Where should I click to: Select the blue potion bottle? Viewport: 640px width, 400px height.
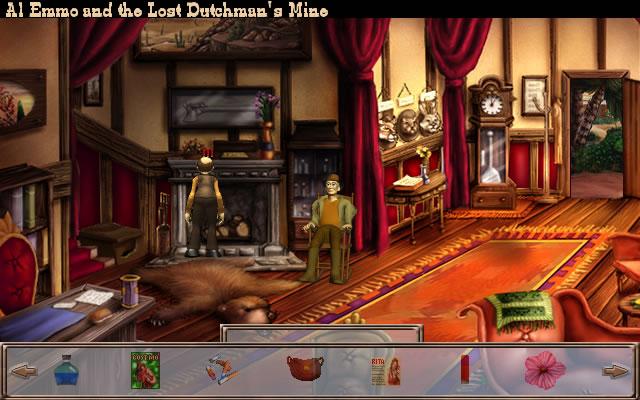pos(66,371)
